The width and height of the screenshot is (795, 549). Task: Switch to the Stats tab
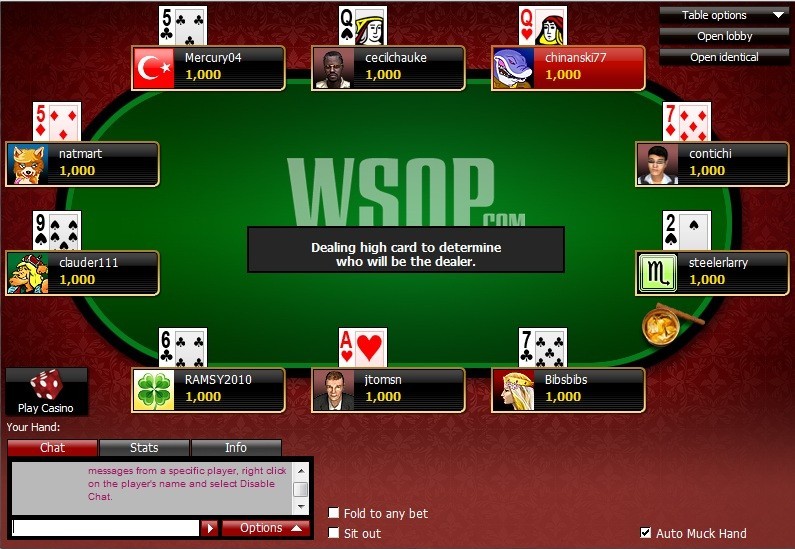[144, 448]
